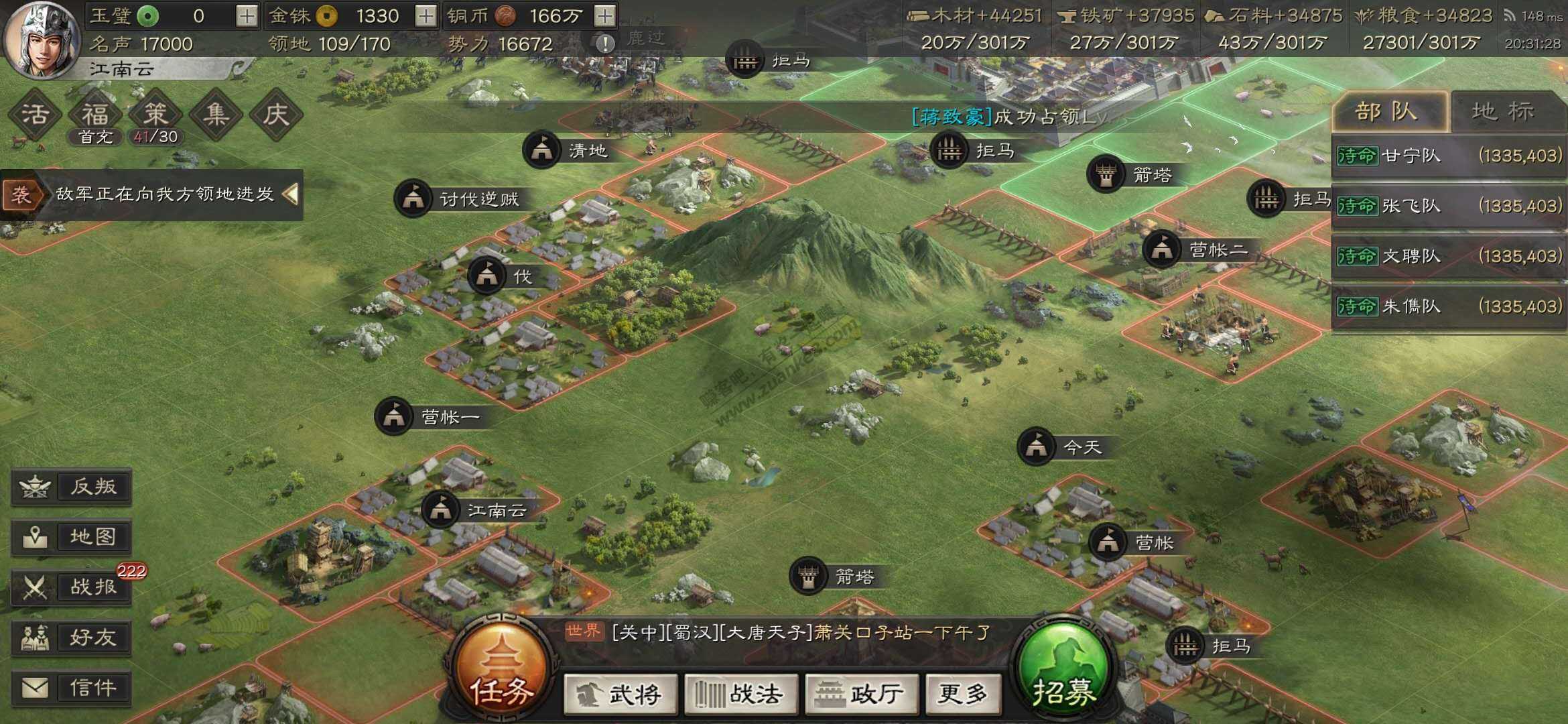Open the 好友 friends list

72,638
